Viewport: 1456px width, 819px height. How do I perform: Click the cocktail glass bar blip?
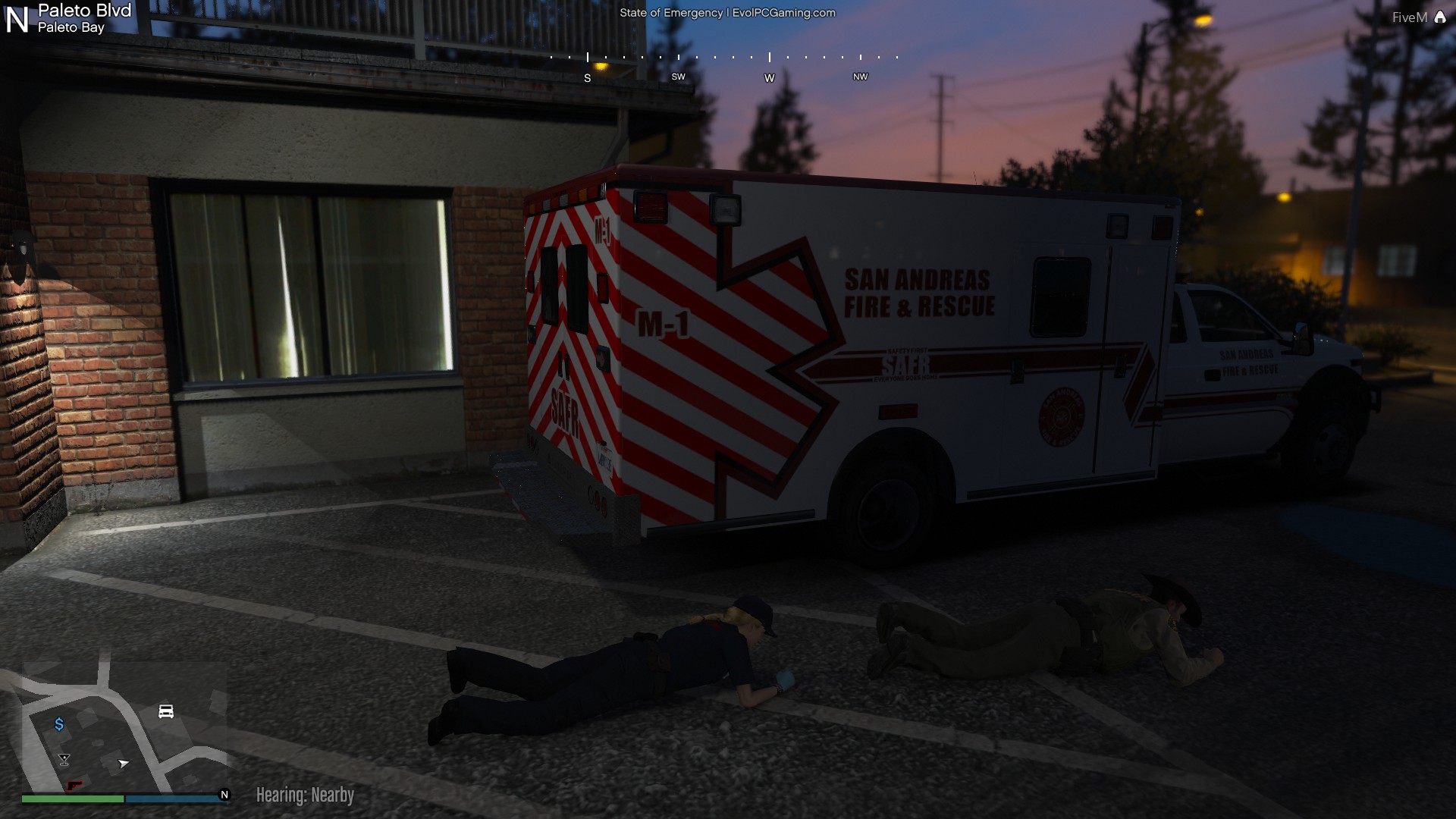pyautogui.click(x=64, y=759)
